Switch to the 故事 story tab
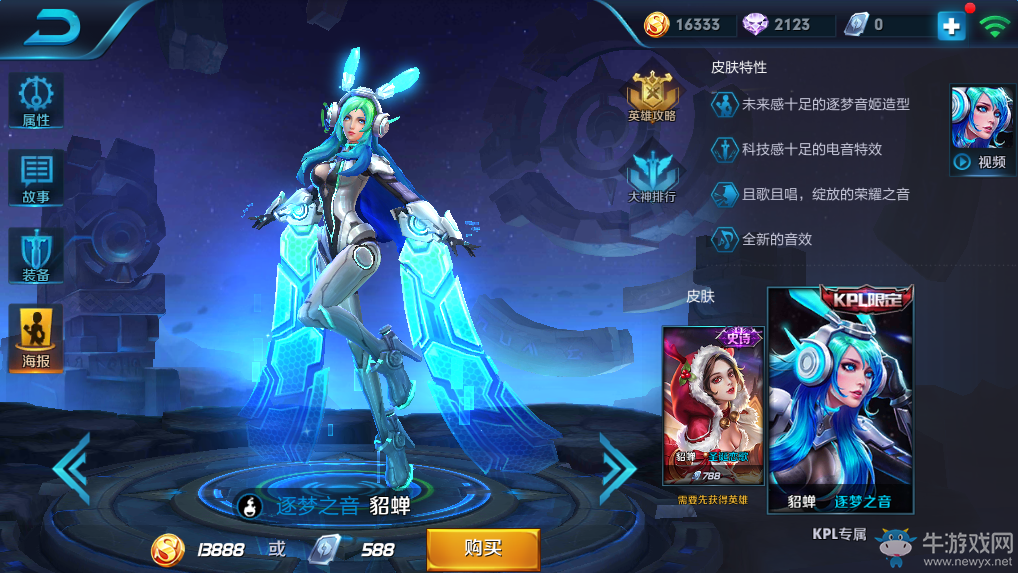 36,179
